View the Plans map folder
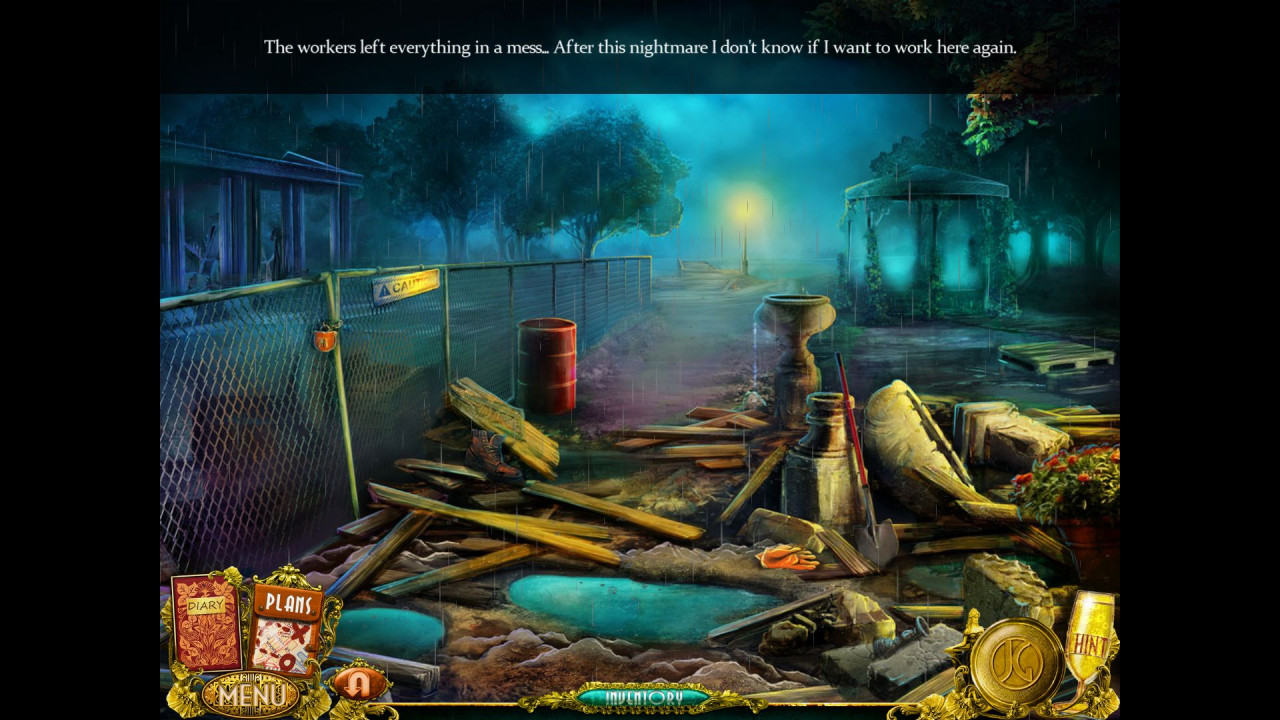This screenshot has height=720, width=1280. [286, 629]
